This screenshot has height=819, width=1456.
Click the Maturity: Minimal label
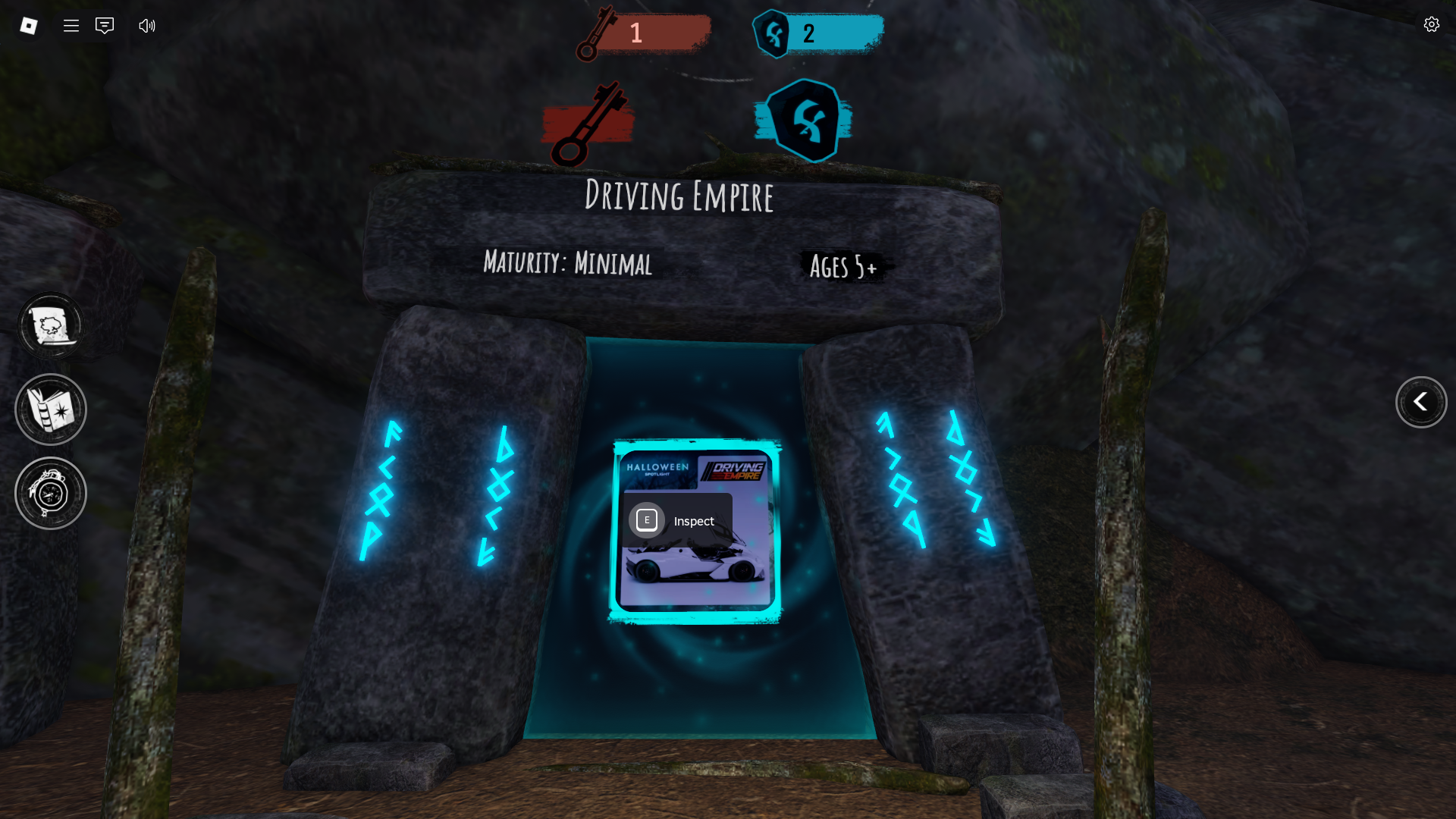pos(568,264)
